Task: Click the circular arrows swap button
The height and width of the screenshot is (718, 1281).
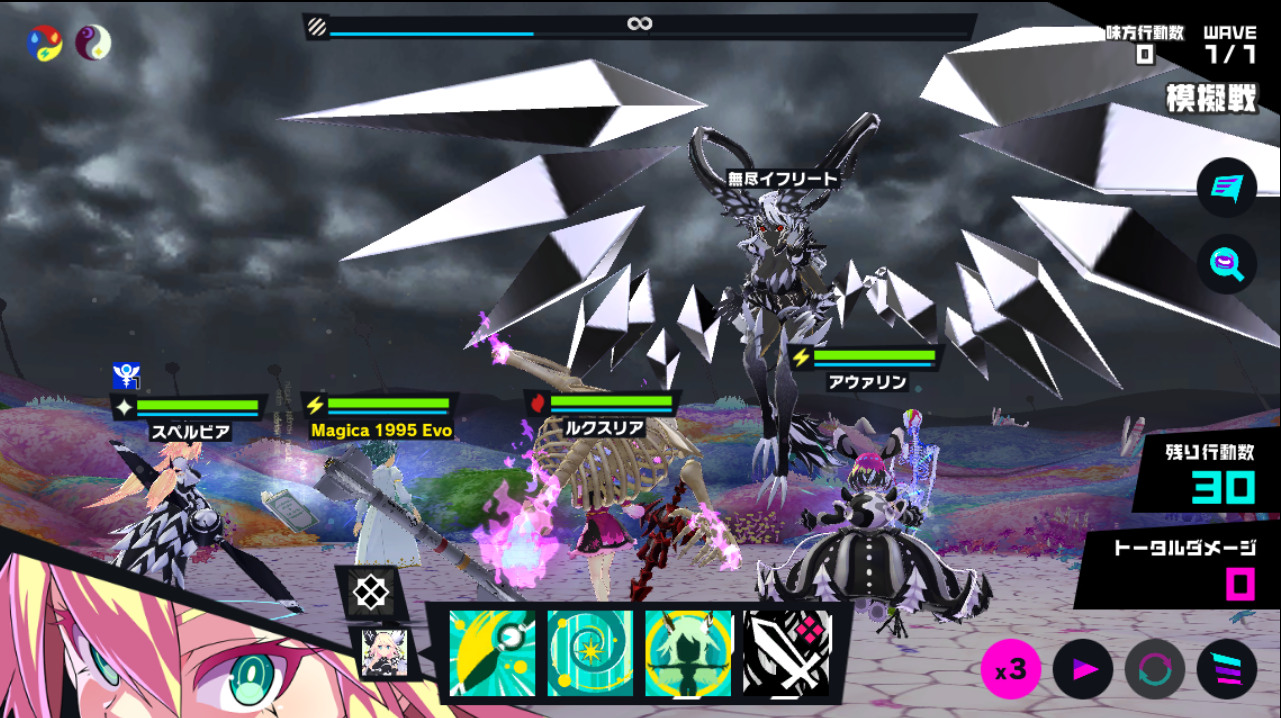Action: (1154, 669)
